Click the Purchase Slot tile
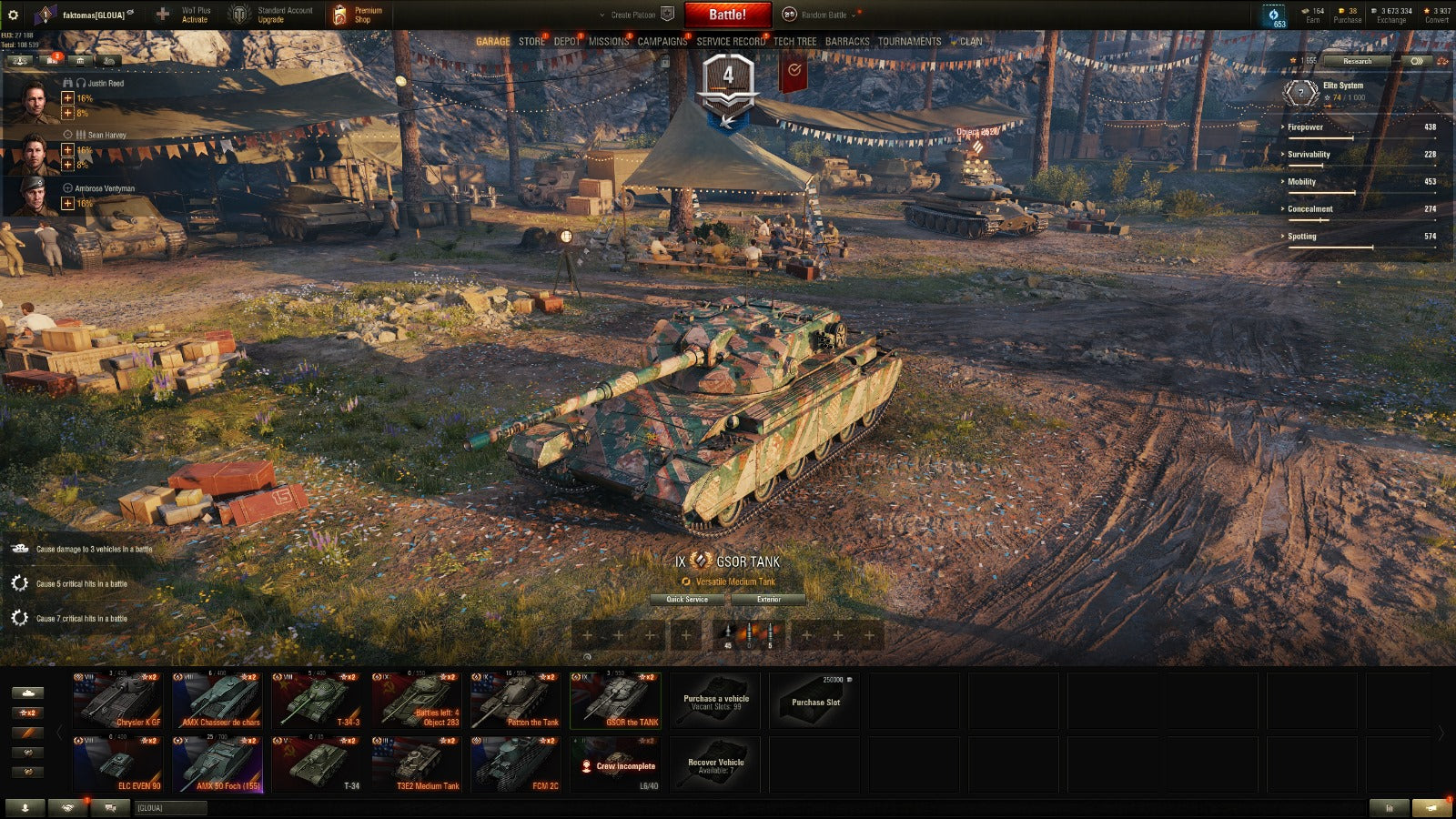1456x819 pixels. [815, 700]
